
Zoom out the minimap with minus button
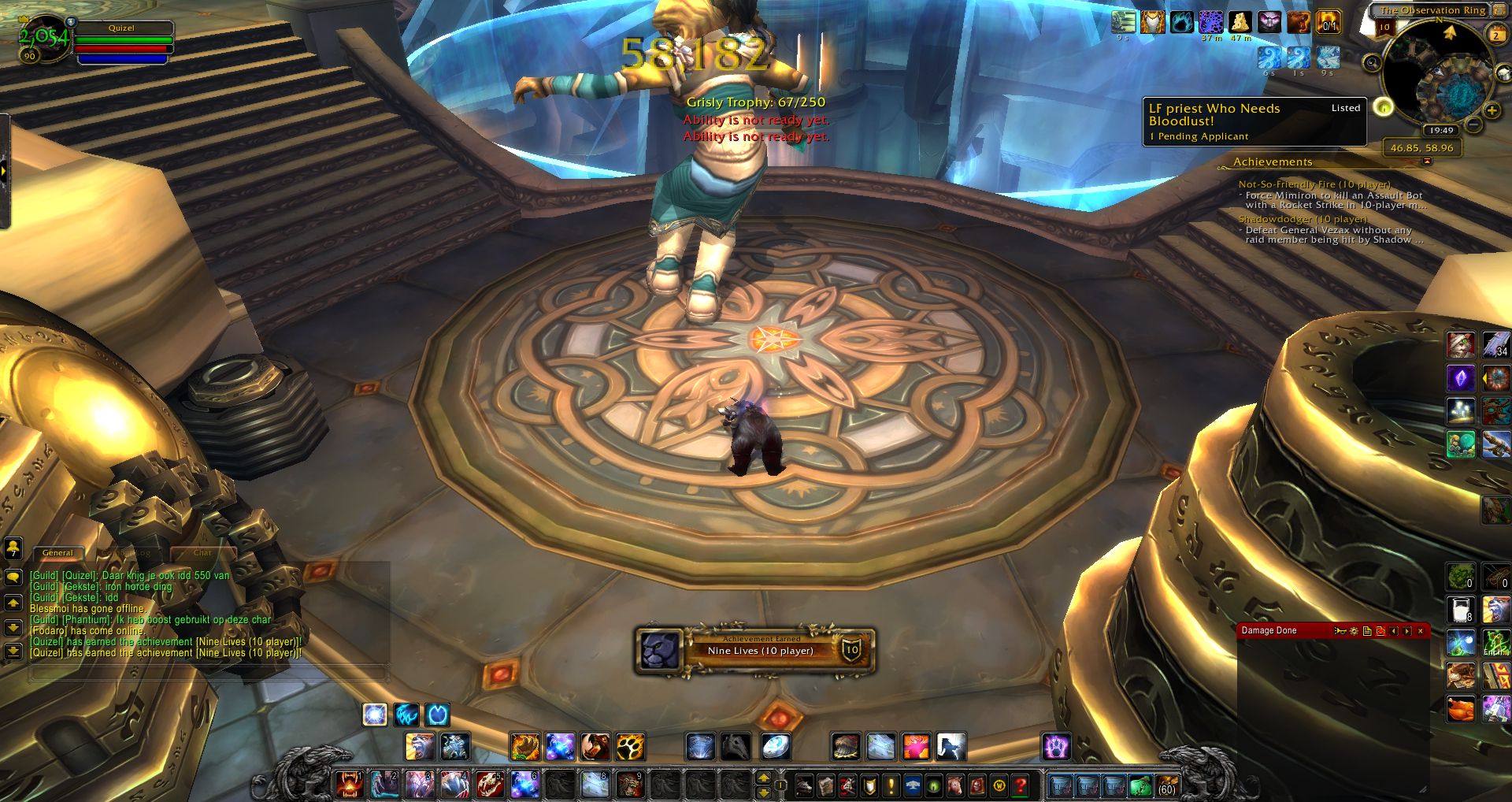[x=1474, y=124]
